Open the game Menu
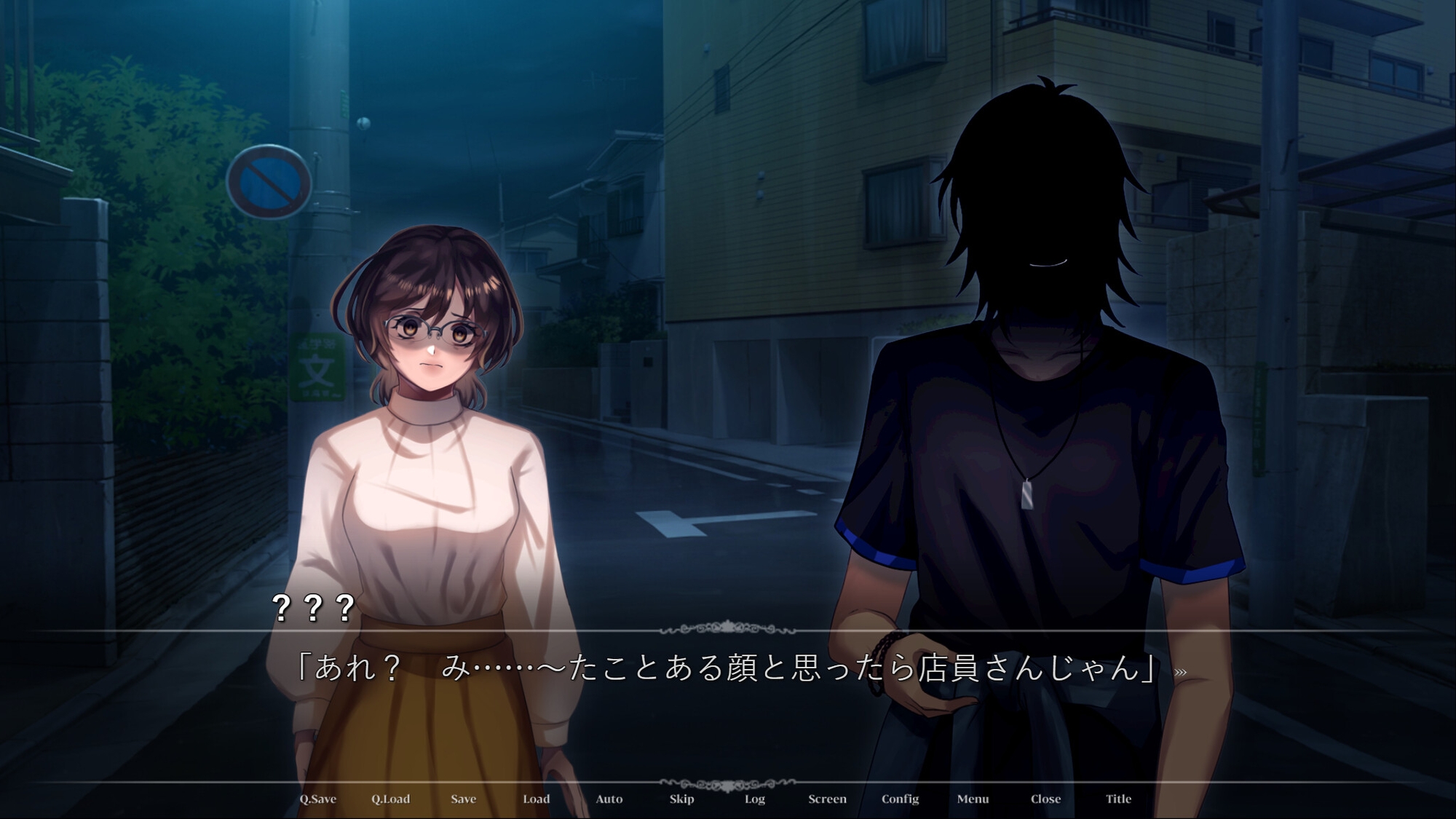Image resolution: width=1456 pixels, height=819 pixels. 973,799
